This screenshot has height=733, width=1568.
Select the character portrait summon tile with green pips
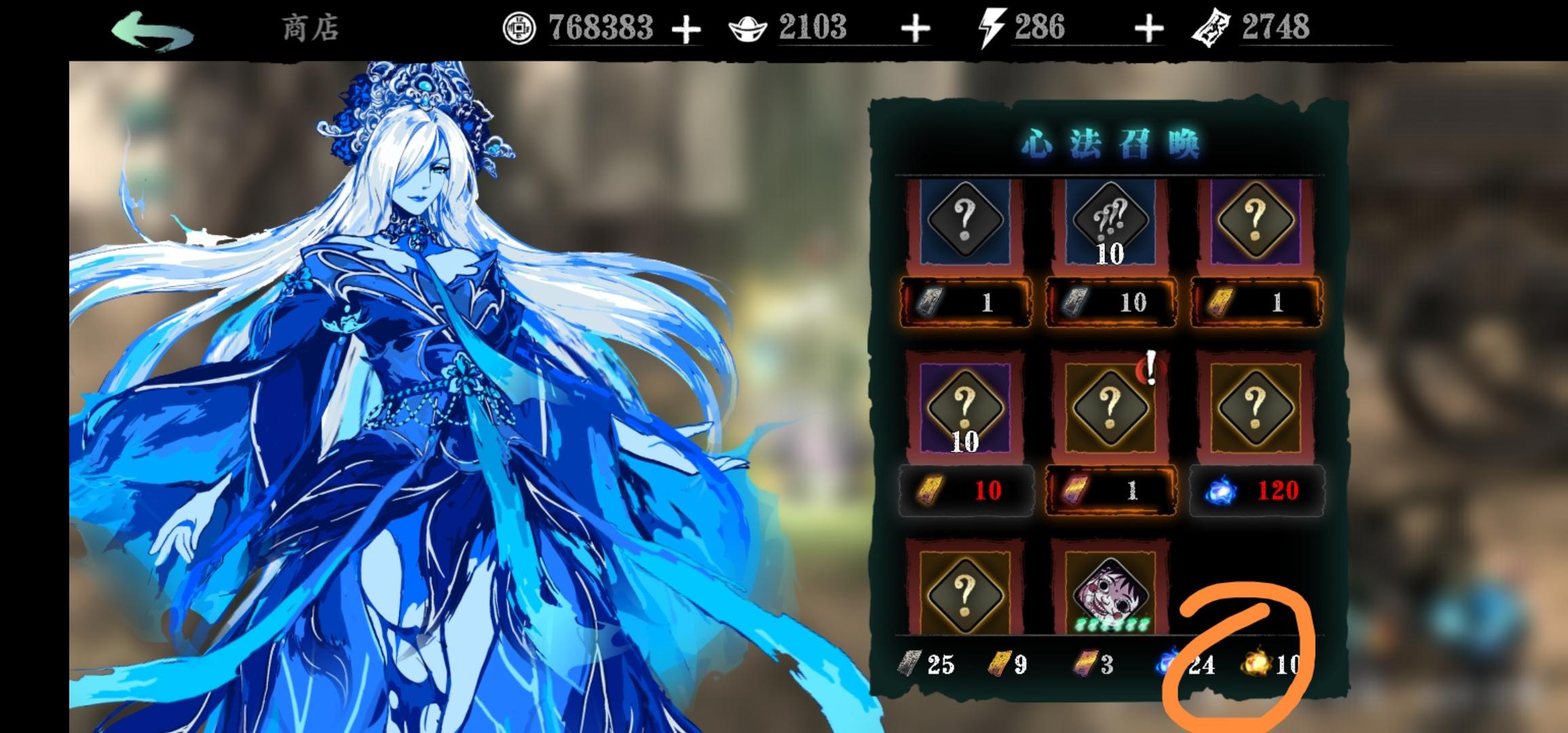(1110, 593)
